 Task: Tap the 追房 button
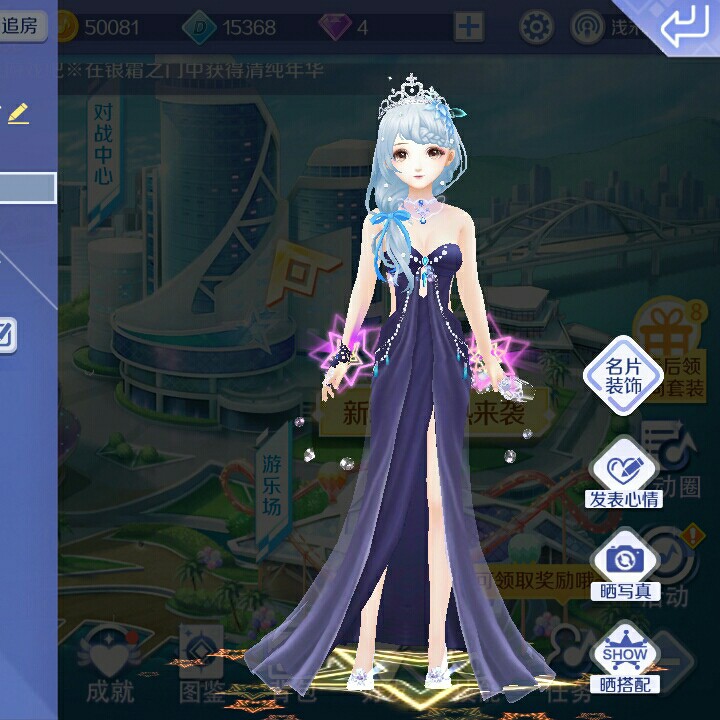22,26
